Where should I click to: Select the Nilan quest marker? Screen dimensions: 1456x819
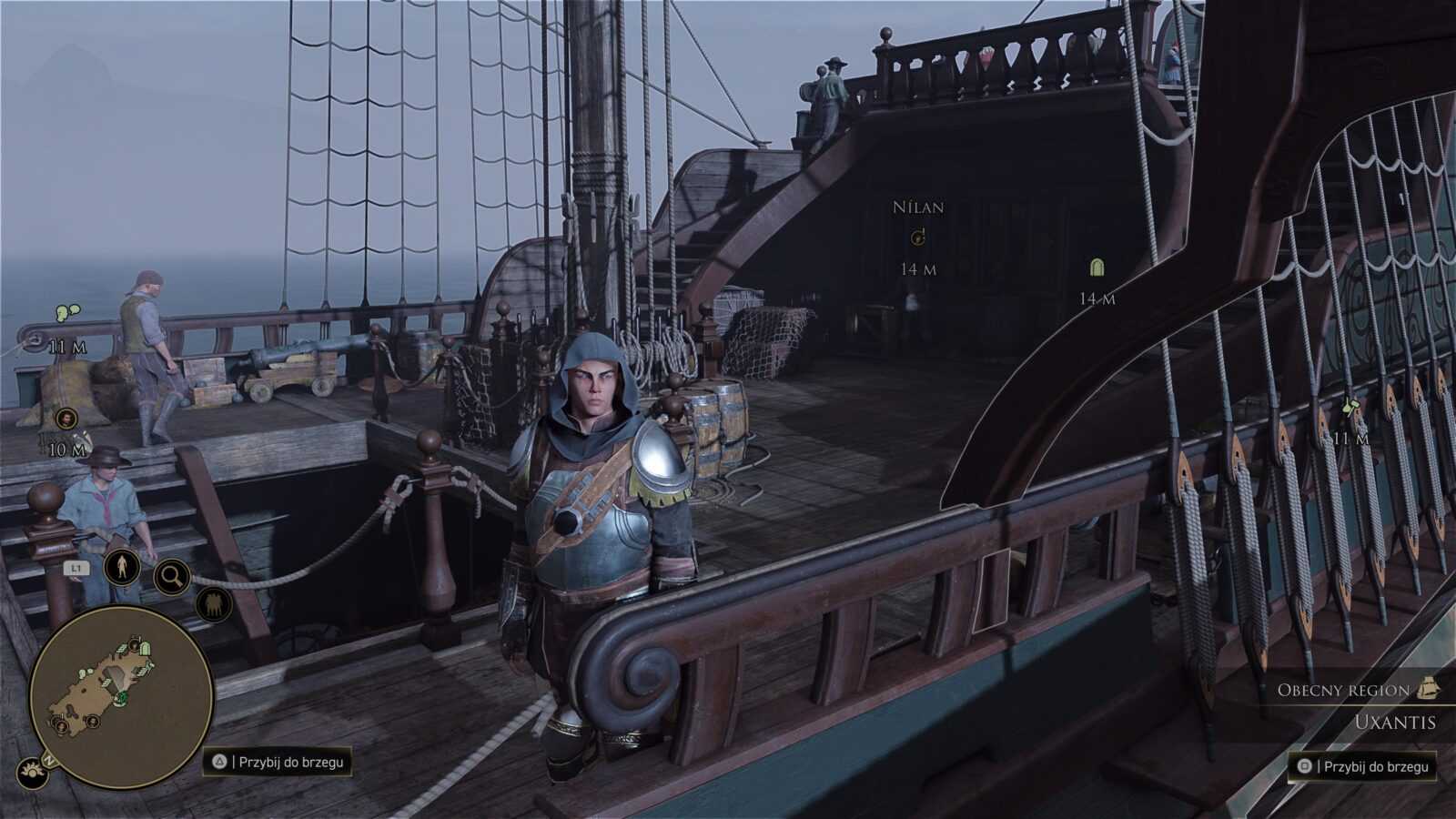tap(918, 238)
